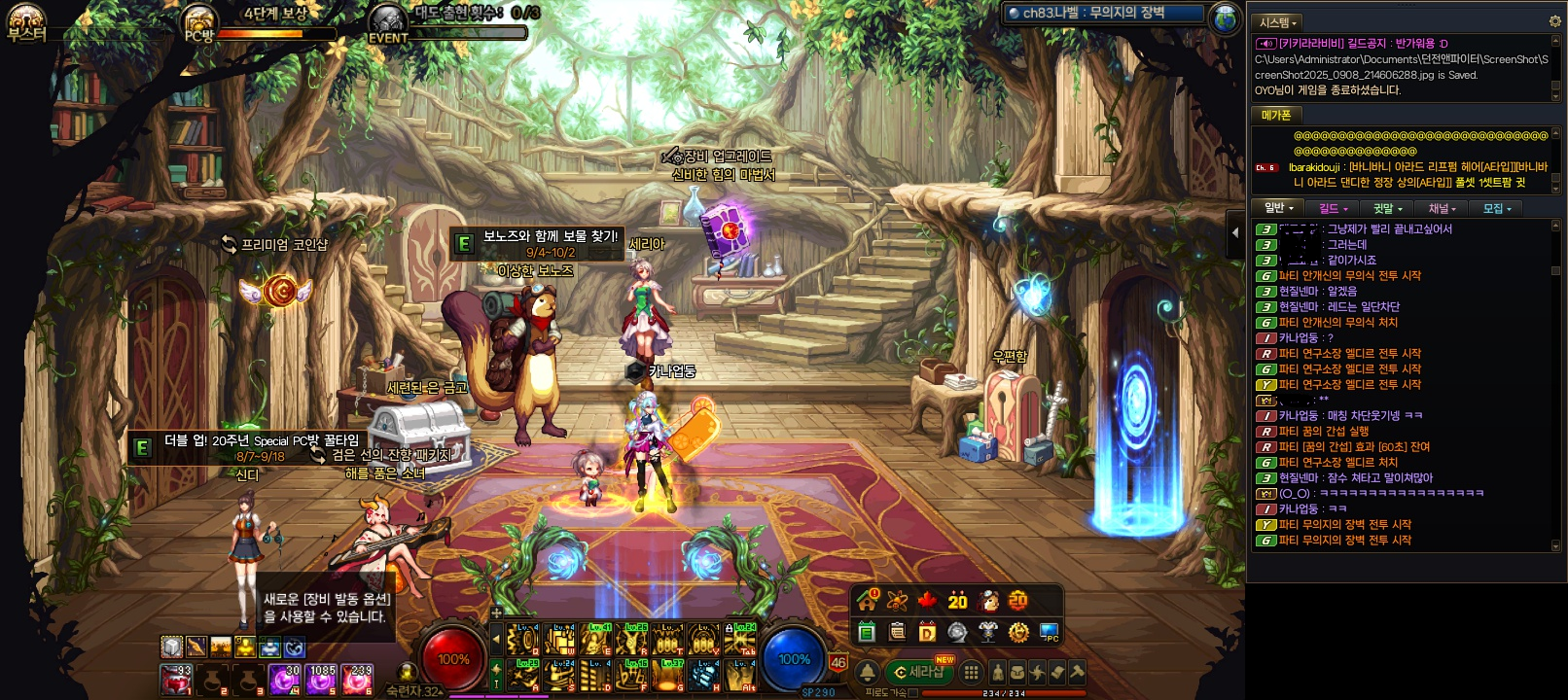Select the red HP potion slot
The height and width of the screenshot is (700, 1568).
click(x=176, y=679)
